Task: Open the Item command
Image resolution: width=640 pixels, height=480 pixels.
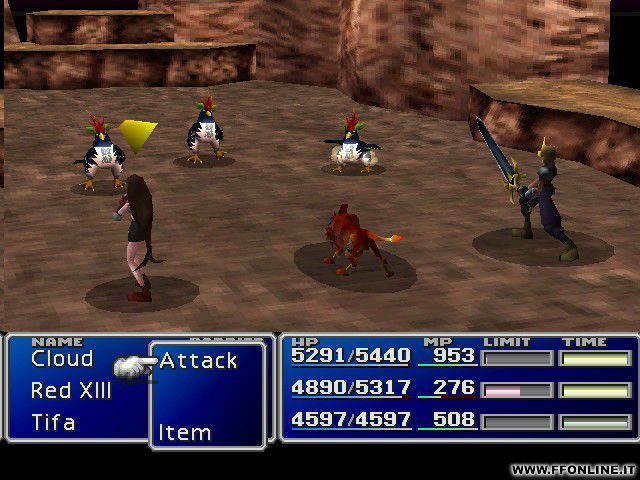Action: point(185,433)
